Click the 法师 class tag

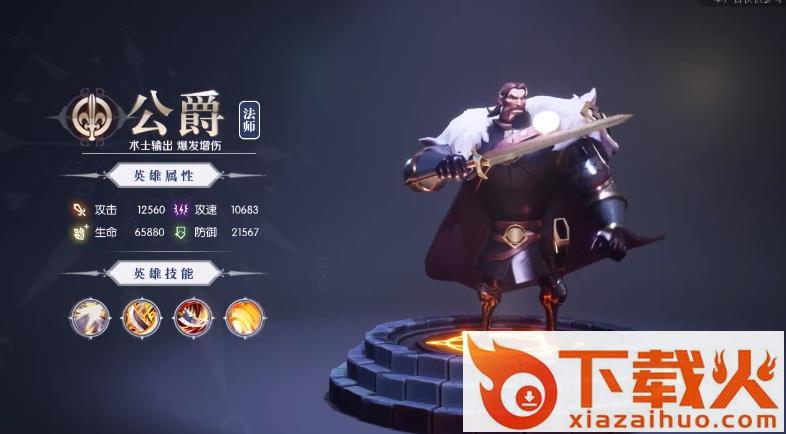tap(250, 119)
